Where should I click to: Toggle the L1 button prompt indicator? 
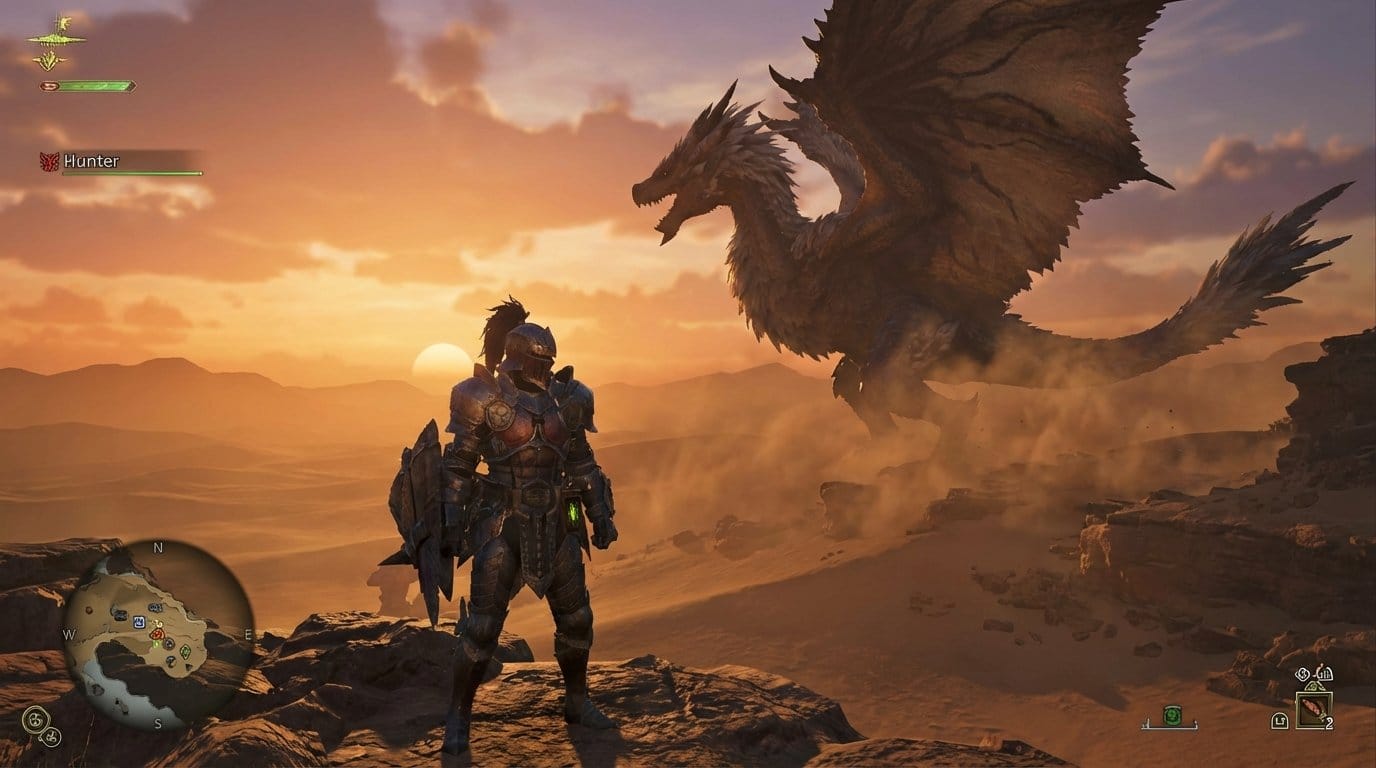click(1279, 720)
